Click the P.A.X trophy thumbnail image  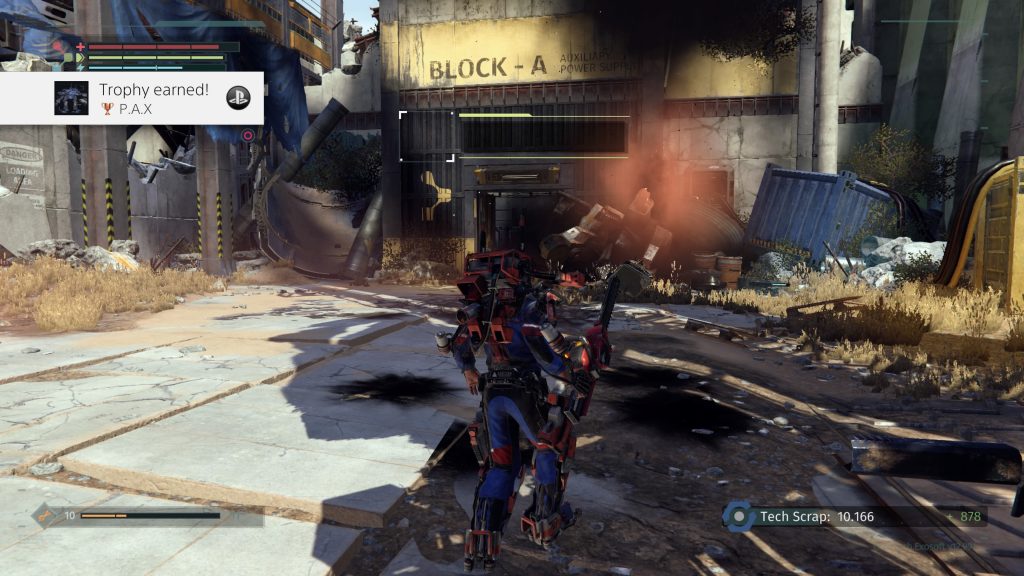coord(71,98)
